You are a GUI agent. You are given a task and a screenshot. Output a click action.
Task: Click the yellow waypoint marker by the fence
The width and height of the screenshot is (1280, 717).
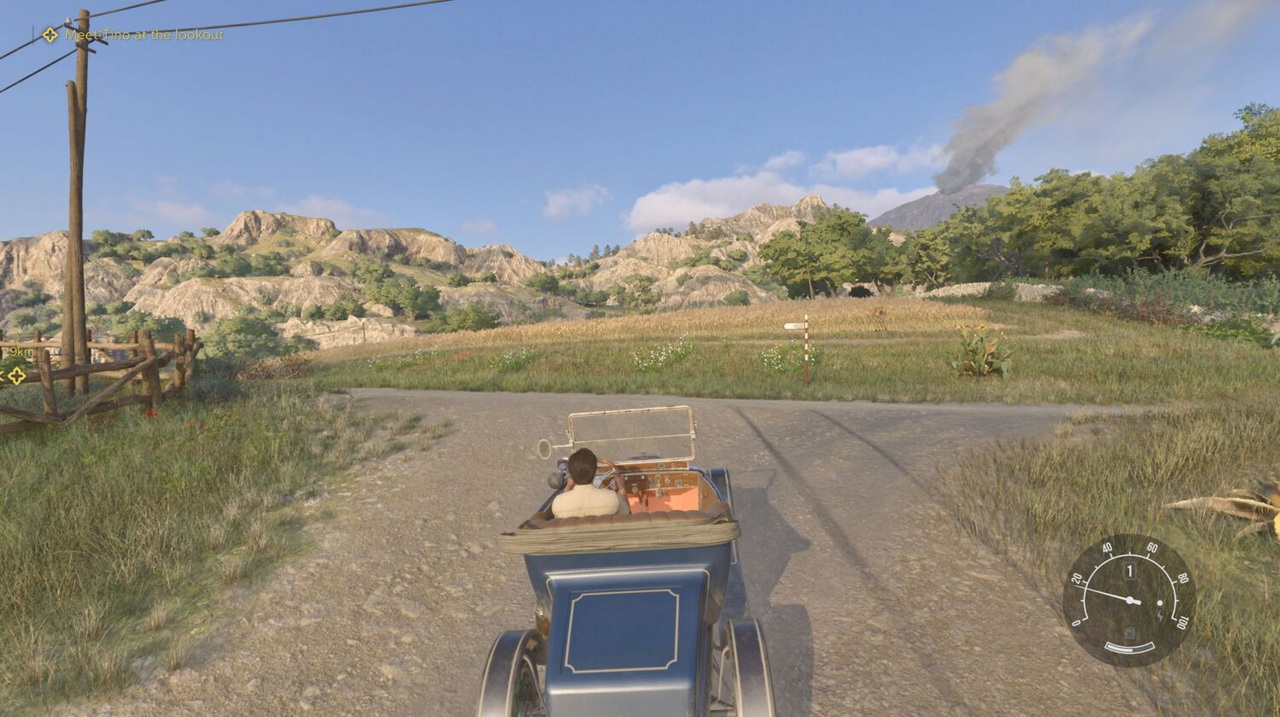(x=16, y=375)
